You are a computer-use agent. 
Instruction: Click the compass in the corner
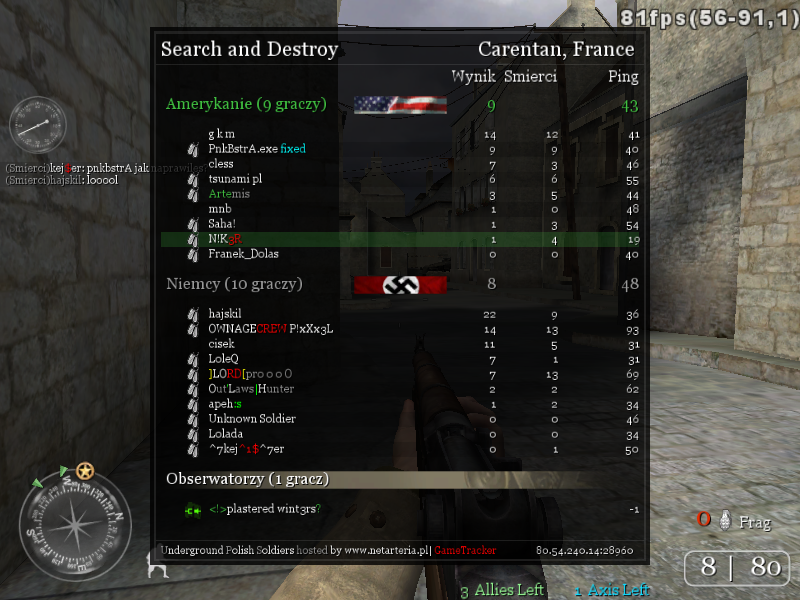click(75, 527)
